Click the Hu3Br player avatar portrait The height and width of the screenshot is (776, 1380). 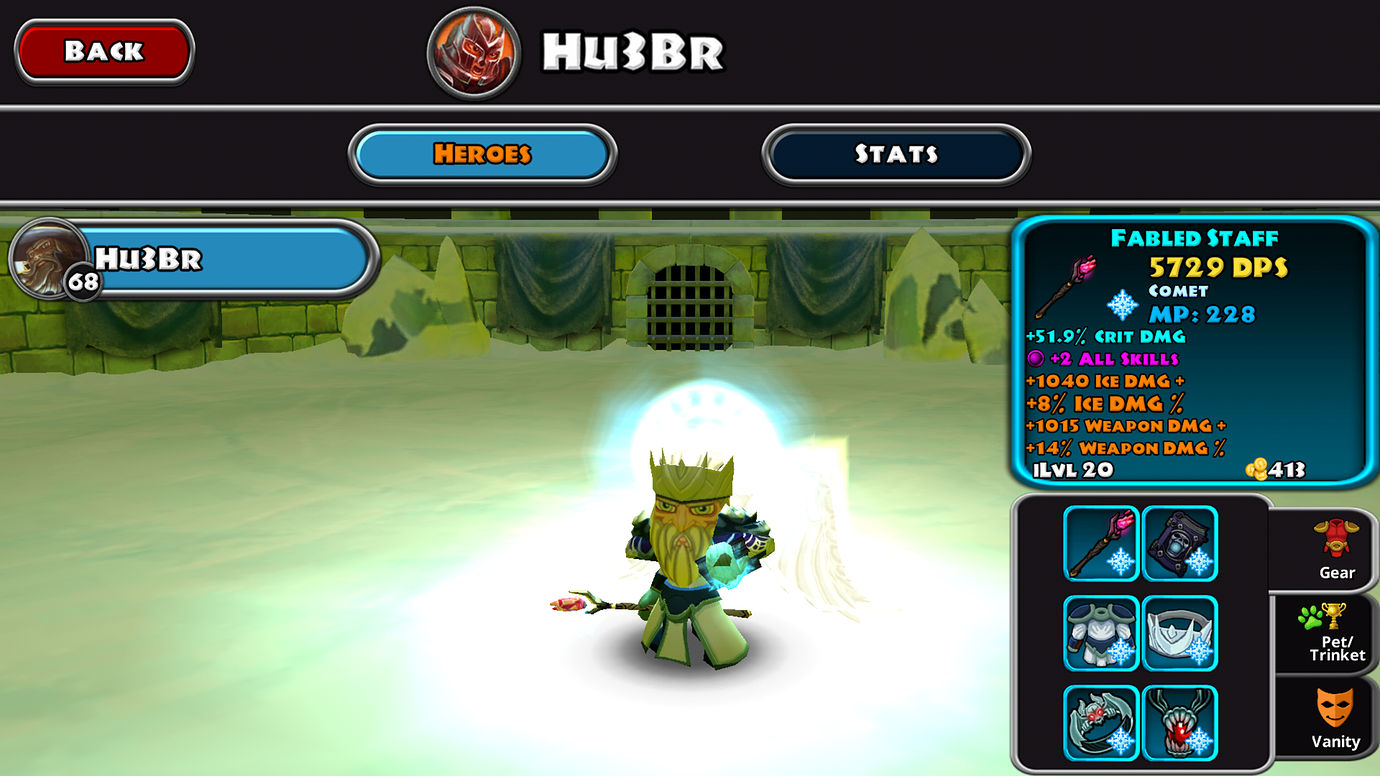click(x=473, y=52)
